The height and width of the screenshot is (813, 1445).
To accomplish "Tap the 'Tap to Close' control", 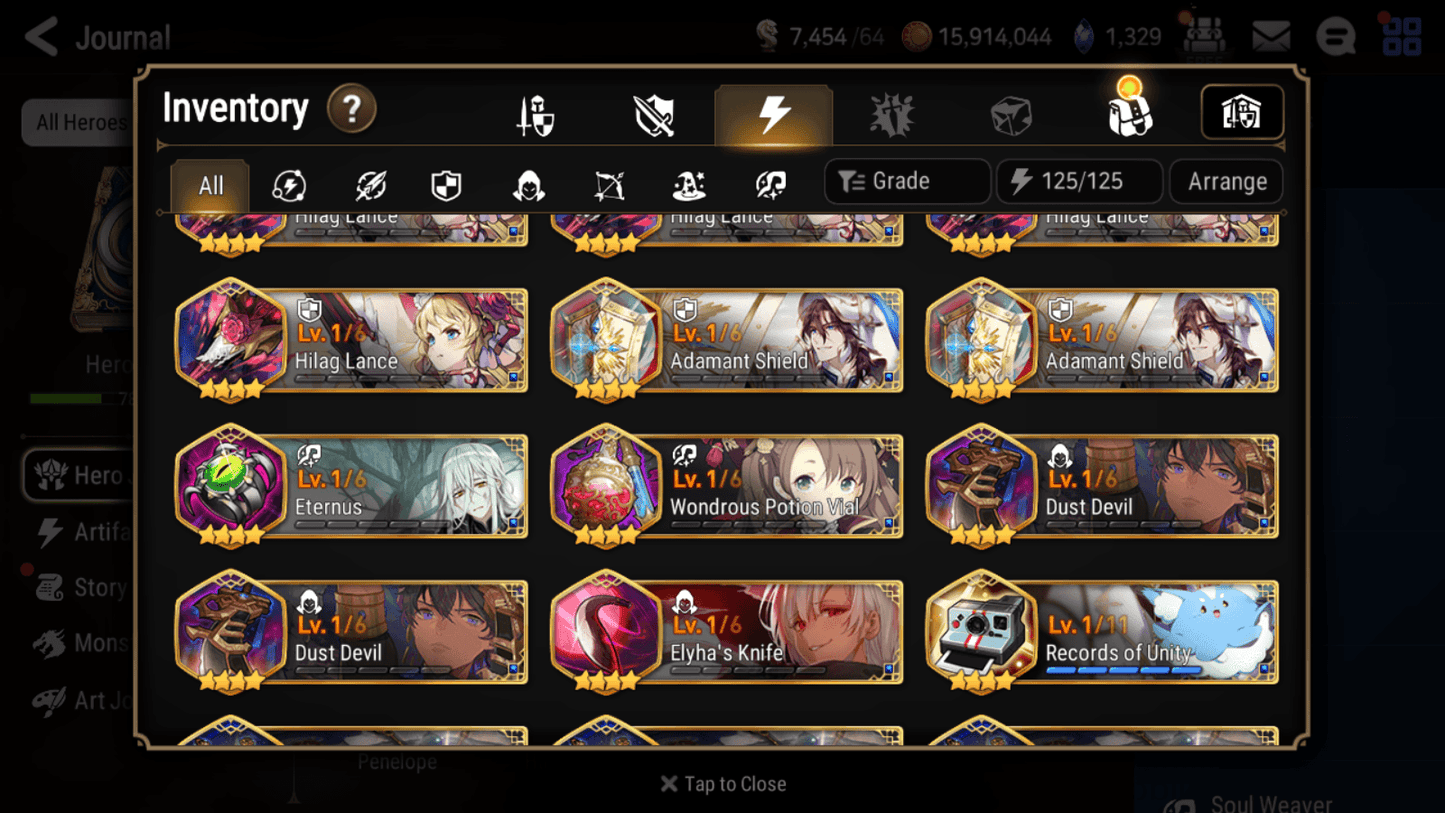I will 722,784.
